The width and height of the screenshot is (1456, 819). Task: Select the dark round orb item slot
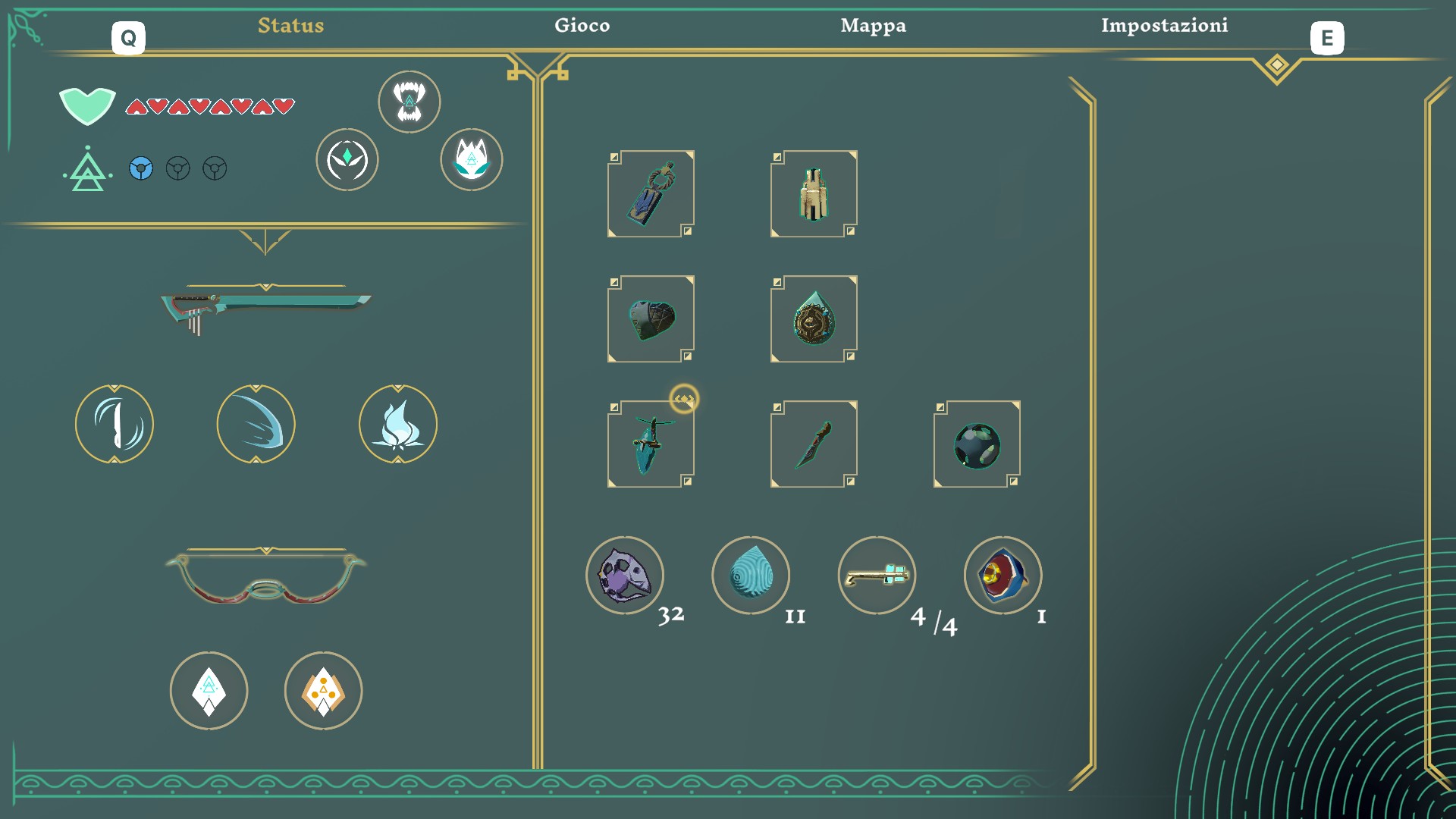tap(977, 444)
